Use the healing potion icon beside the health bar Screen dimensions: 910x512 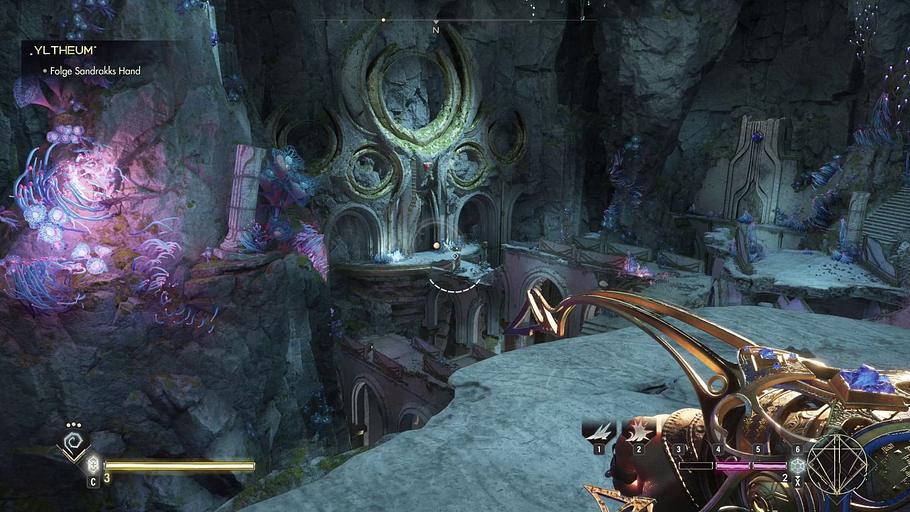tap(93, 465)
